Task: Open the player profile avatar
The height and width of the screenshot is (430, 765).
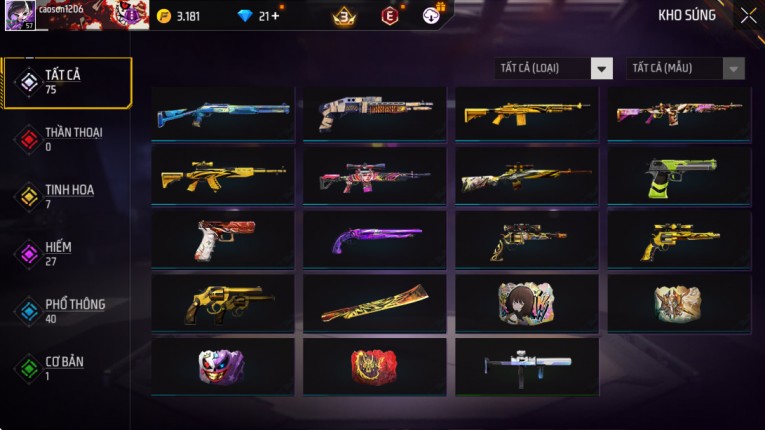Action: [20, 15]
